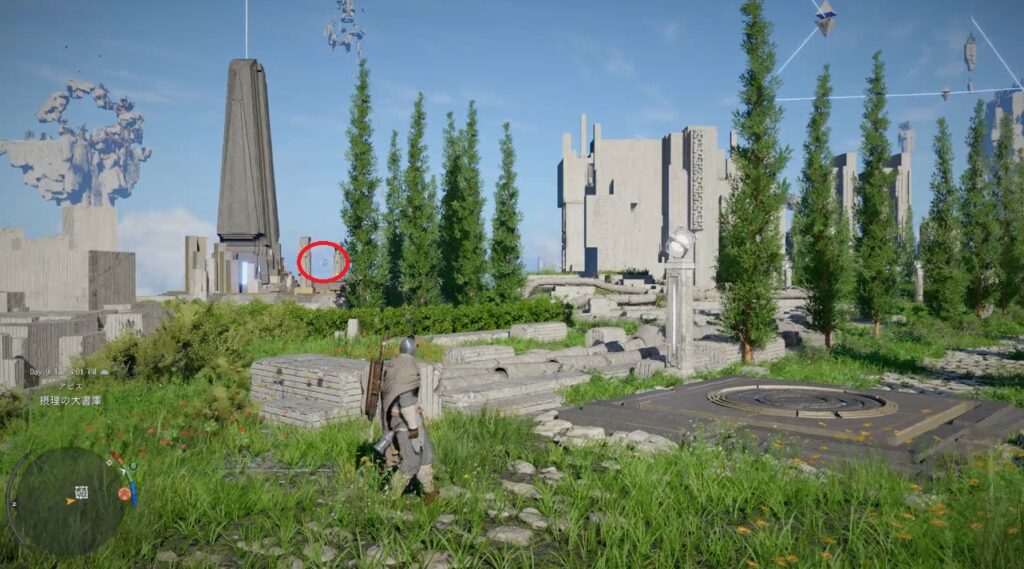Screen dimensions: 1024x569
Task: Open the circular minimap
Action: click(68, 499)
